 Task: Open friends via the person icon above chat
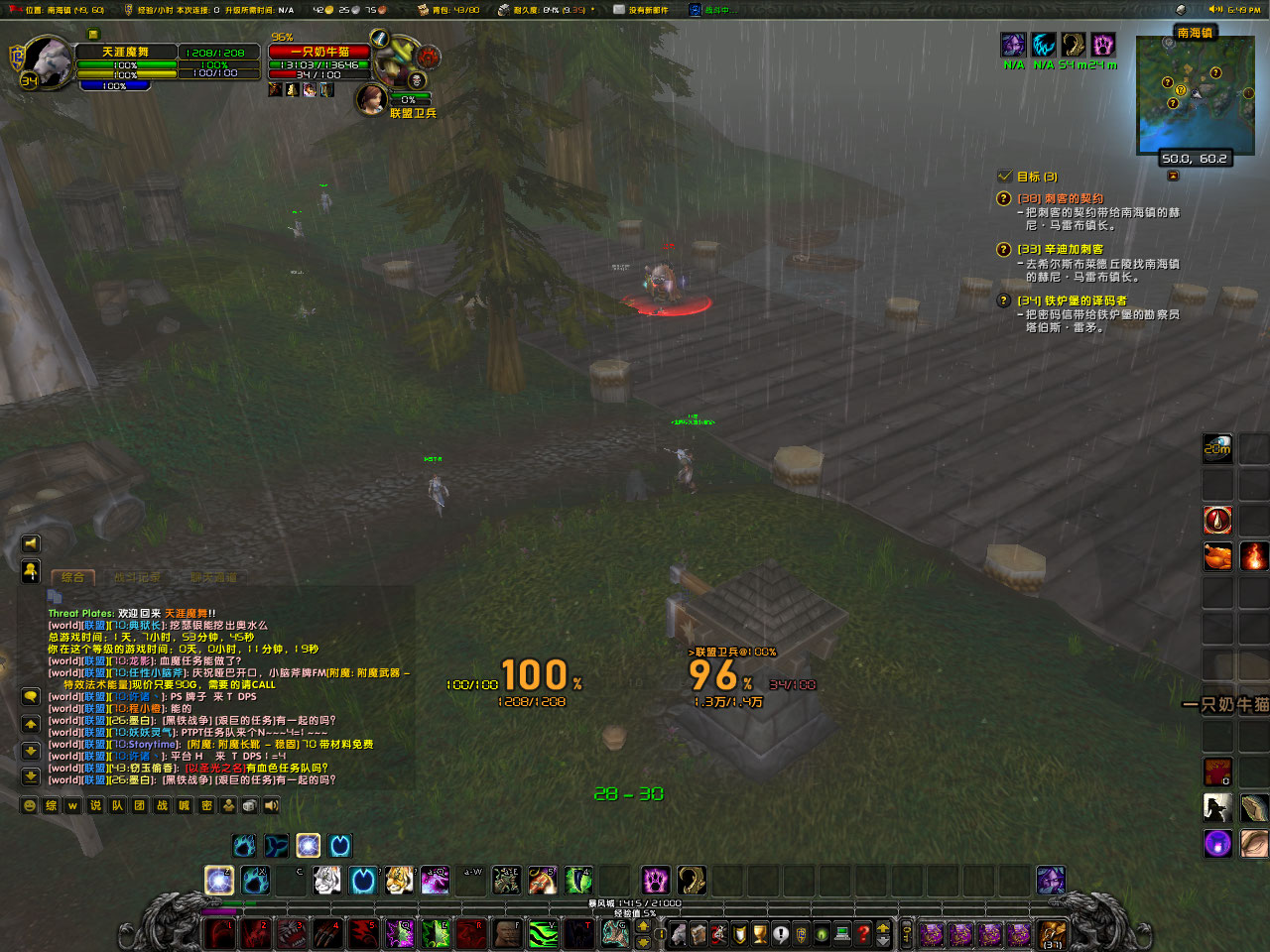(x=31, y=571)
